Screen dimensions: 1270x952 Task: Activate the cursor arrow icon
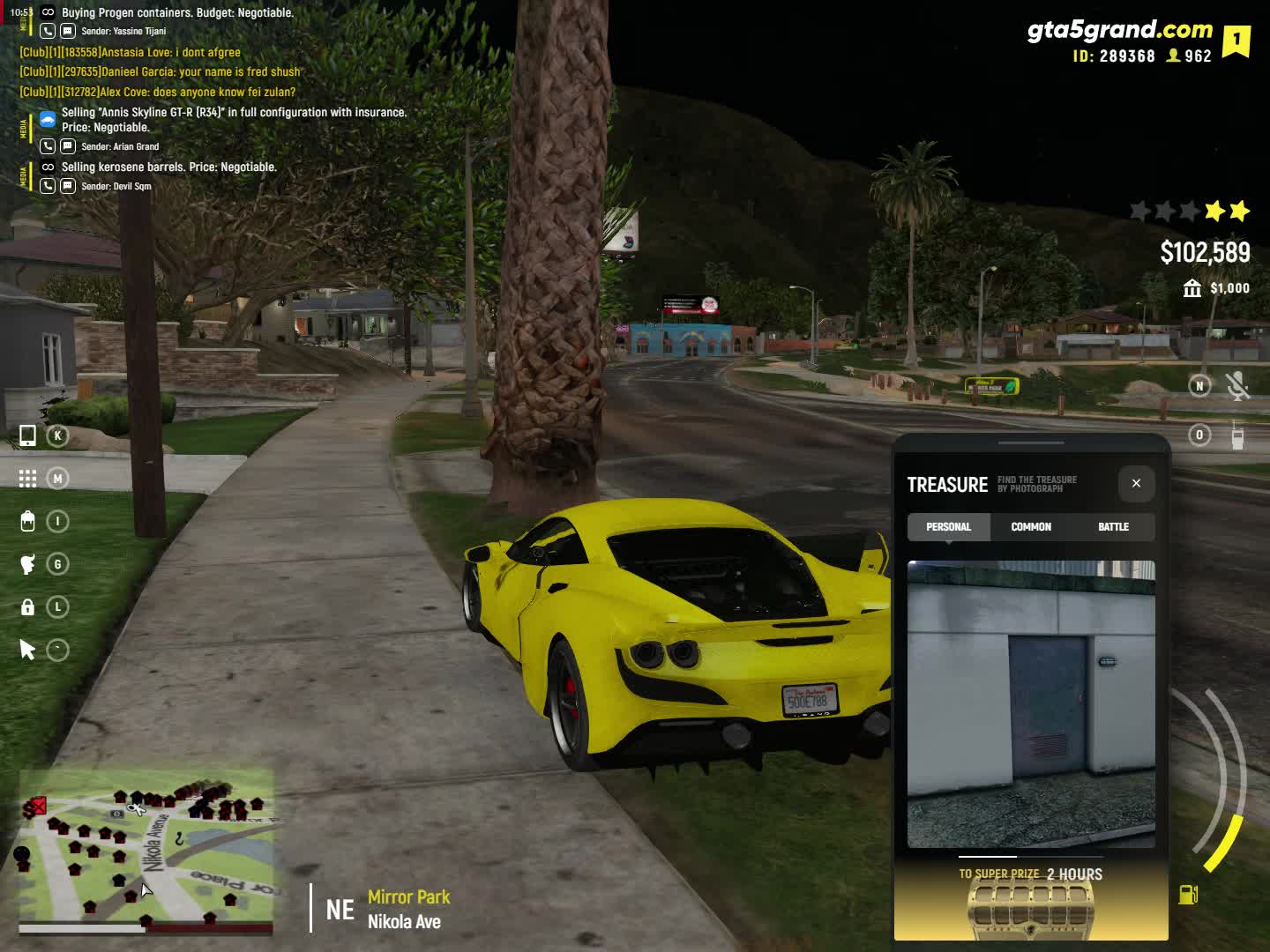point(27,651)
